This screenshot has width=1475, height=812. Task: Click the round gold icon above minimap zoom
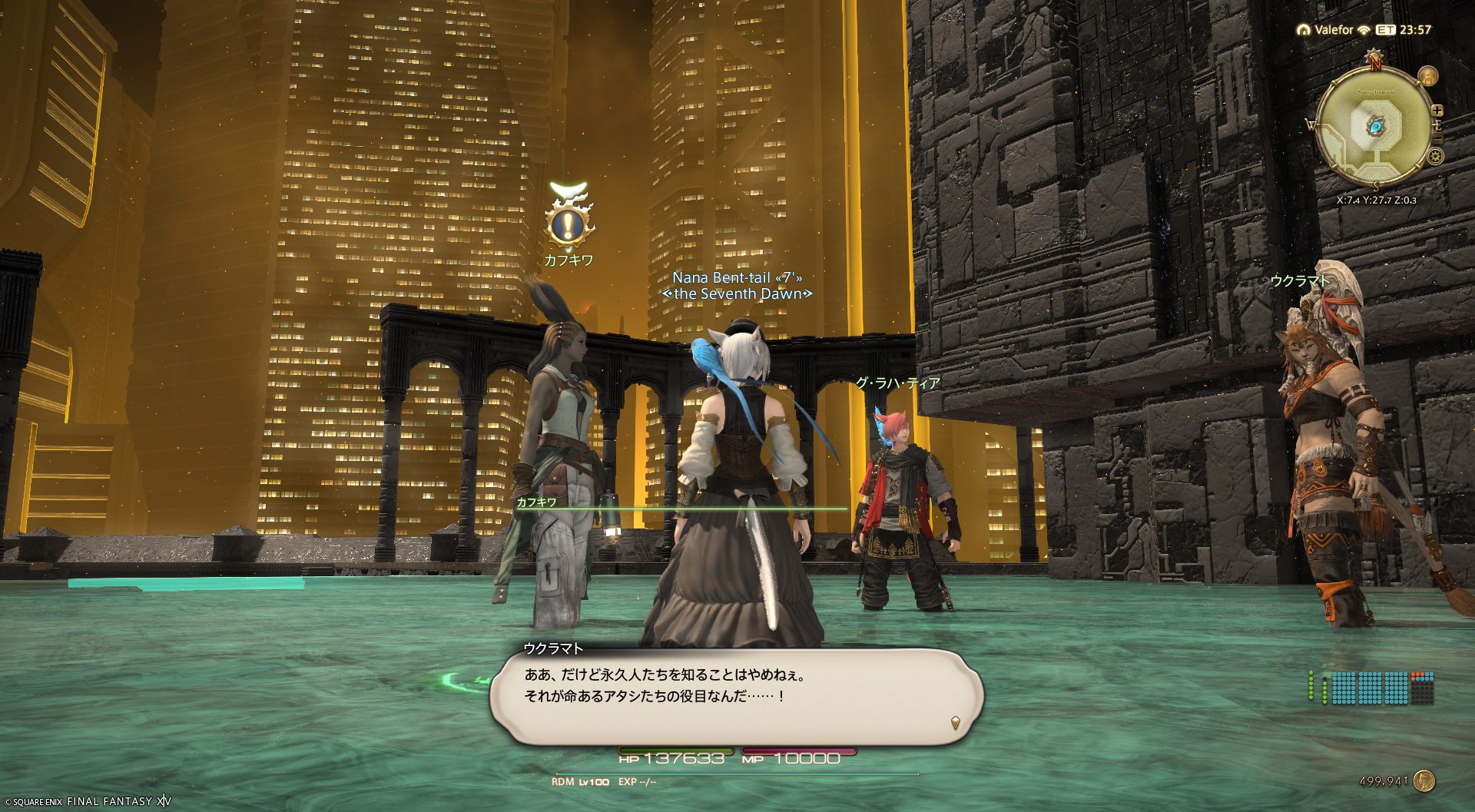pos(1428,76)
